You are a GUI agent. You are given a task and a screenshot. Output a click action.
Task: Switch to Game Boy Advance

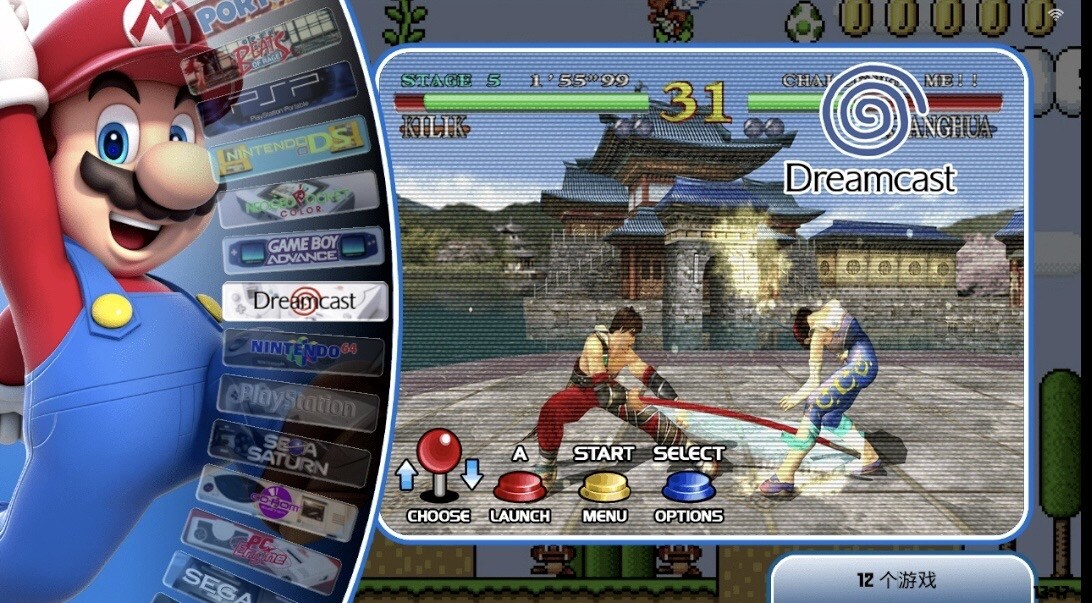(x=302, y=250)
